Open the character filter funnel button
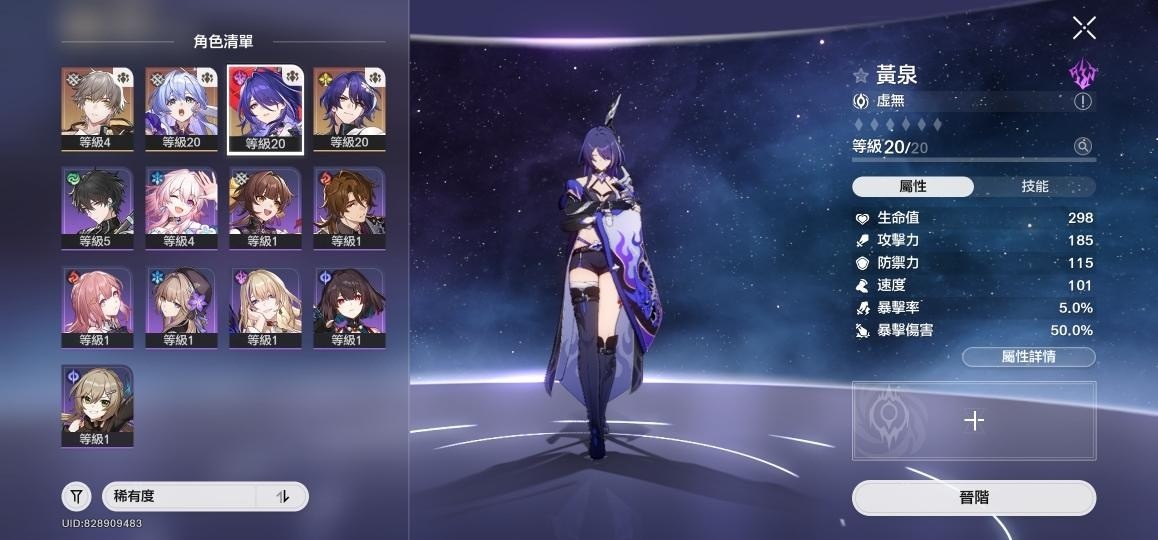This screenshot has height=540, width=1158. (x=77, y=496)
